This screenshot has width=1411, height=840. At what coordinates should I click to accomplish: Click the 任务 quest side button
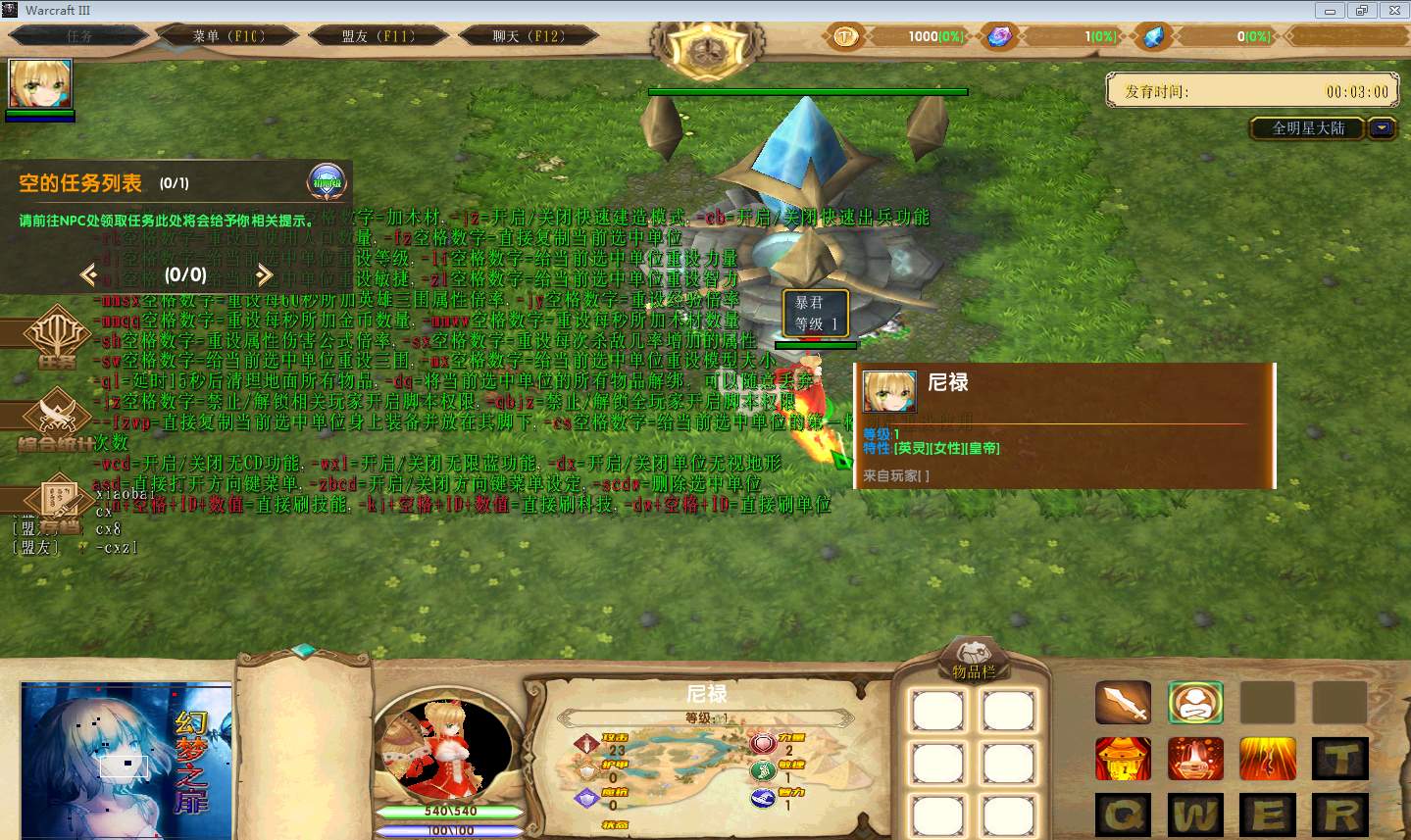pyautogui.click(x=56, y=340)
